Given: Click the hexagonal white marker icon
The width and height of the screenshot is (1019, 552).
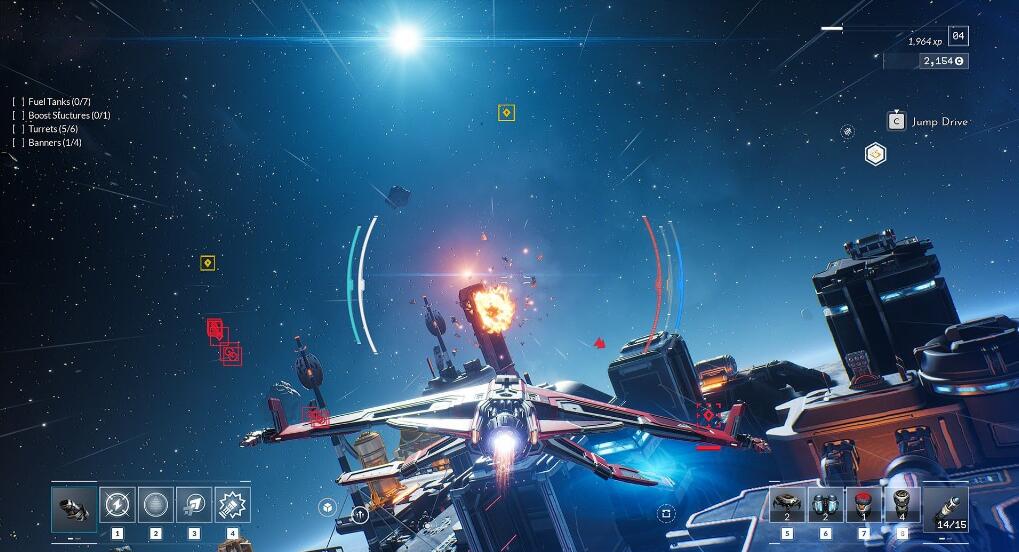Looking at the screenshot, I should (x=875, y=154).
